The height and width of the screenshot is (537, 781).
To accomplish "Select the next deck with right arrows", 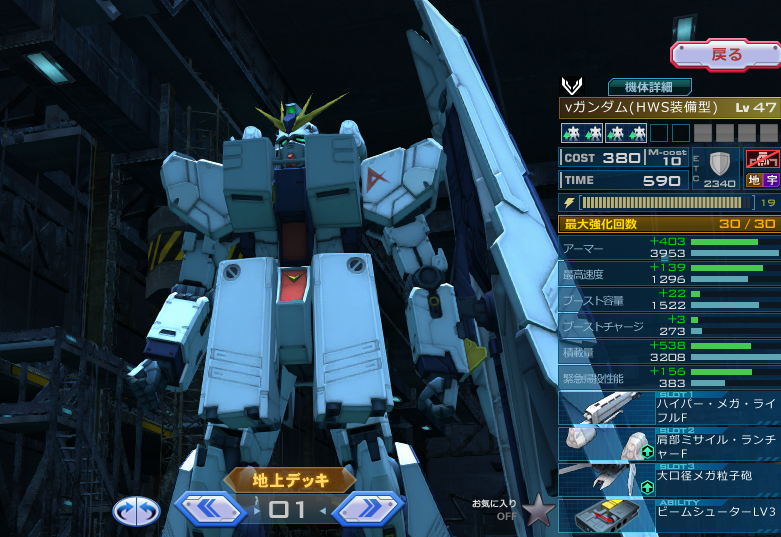I will tap(368, 509).
